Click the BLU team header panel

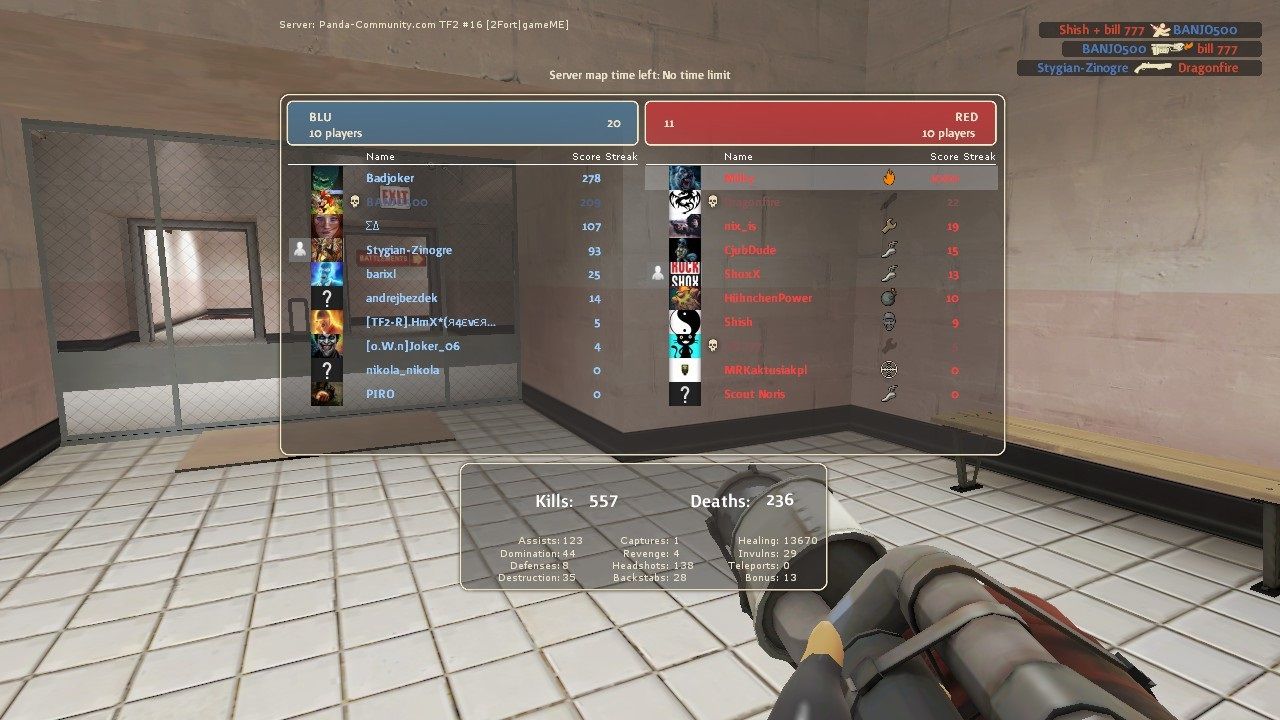(x=462, y=122)
